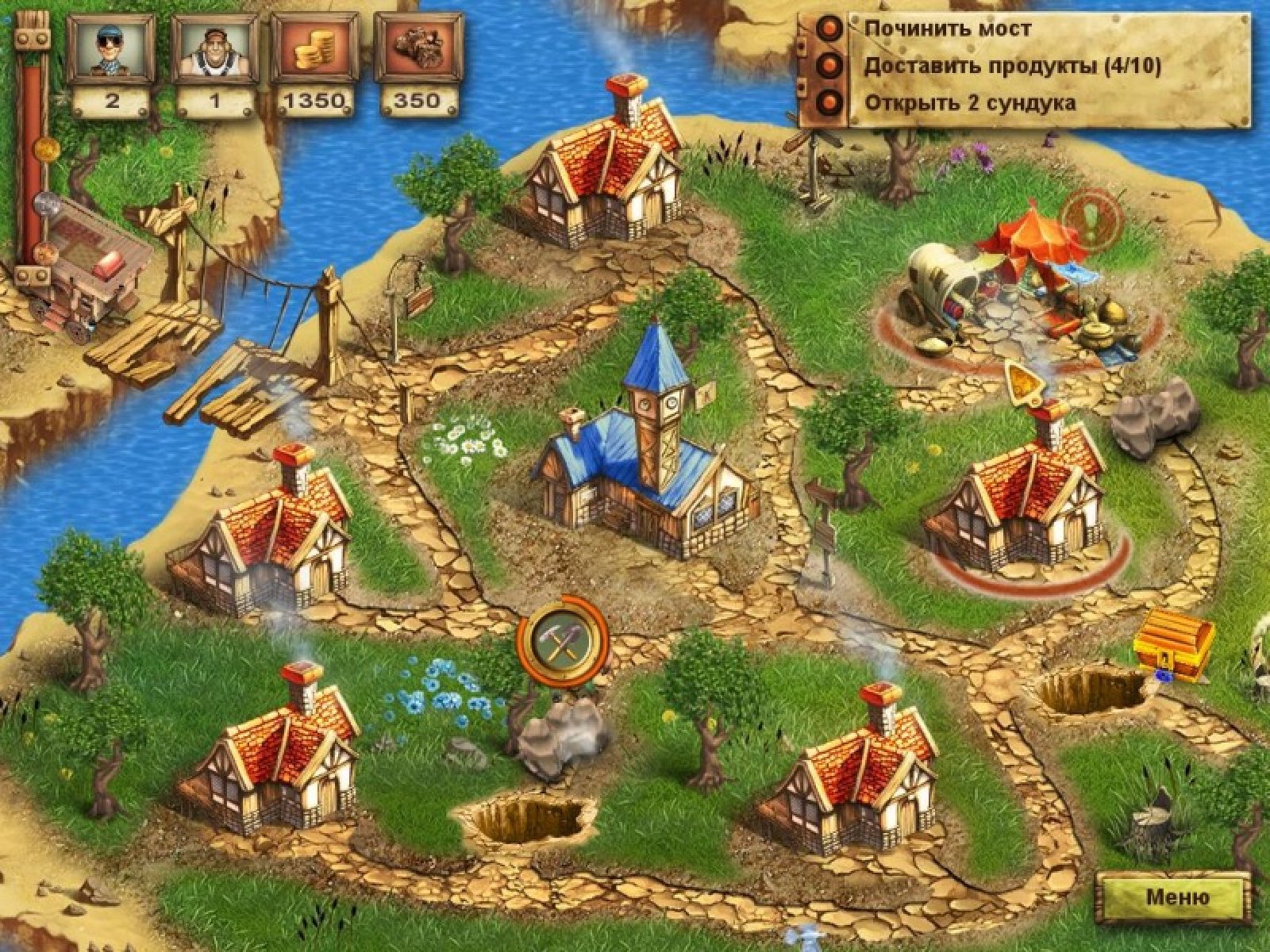
Task: Select the sunglasses worker portrait
Action: click(x=109, y=49)
